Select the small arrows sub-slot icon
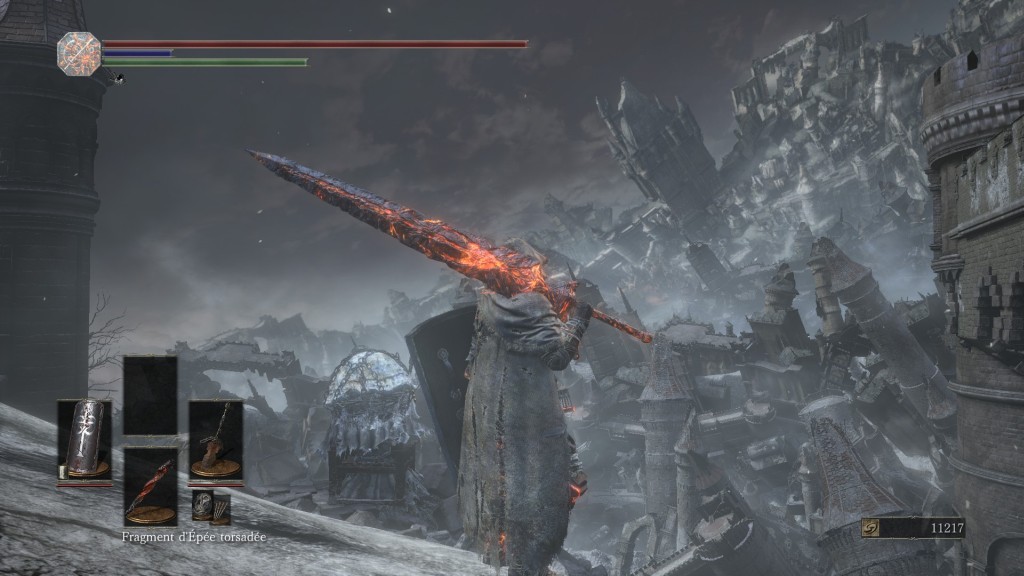The width and height of the screenshot is (1024, 576). 221,508
